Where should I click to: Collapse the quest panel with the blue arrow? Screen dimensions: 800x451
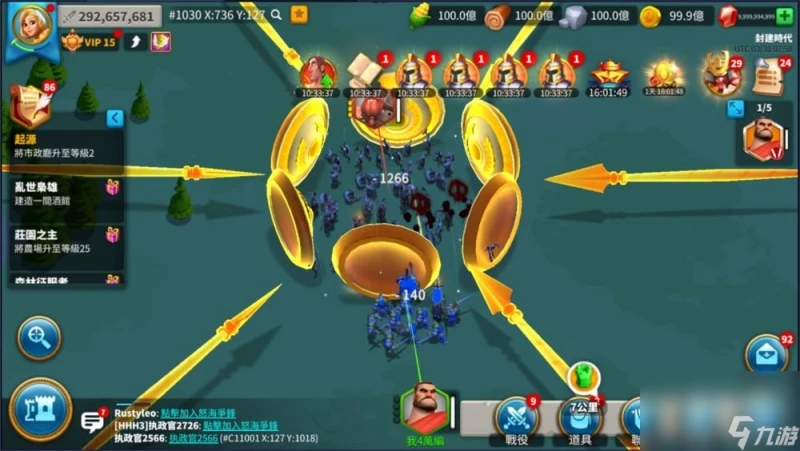pos(115,118)
